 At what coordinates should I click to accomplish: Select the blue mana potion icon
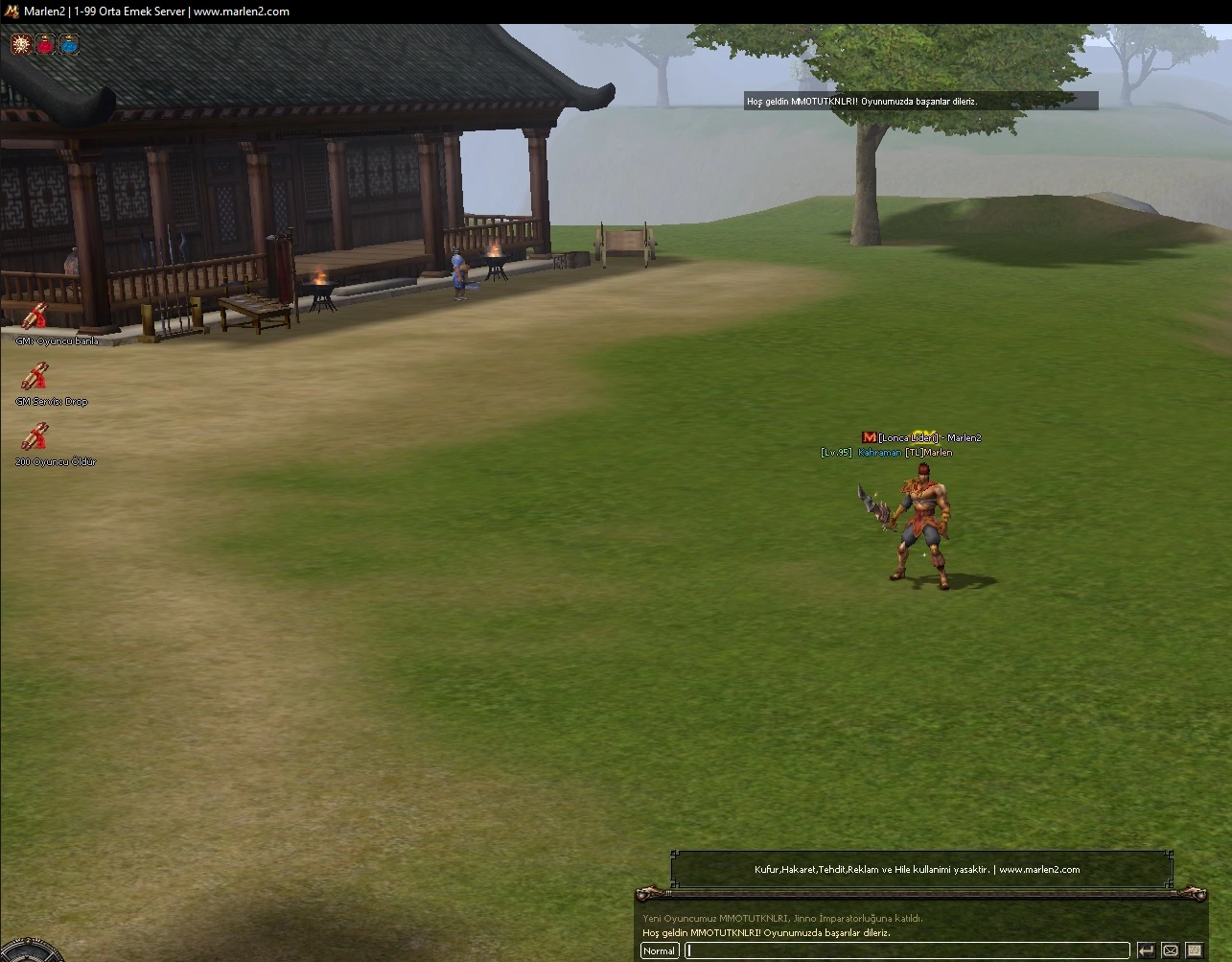(x=68, y=43)
